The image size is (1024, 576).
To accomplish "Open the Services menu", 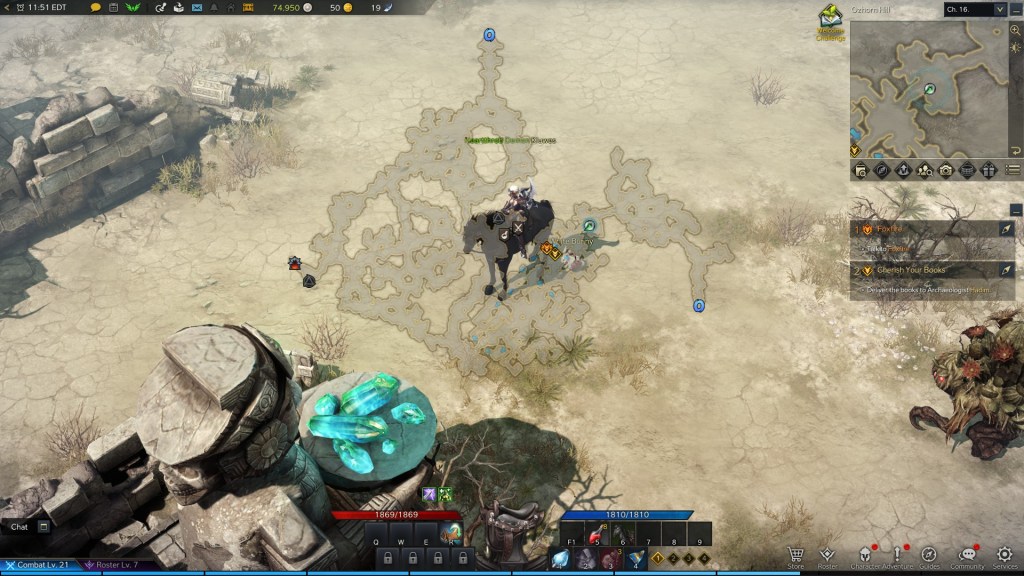I will point(1005,555).
